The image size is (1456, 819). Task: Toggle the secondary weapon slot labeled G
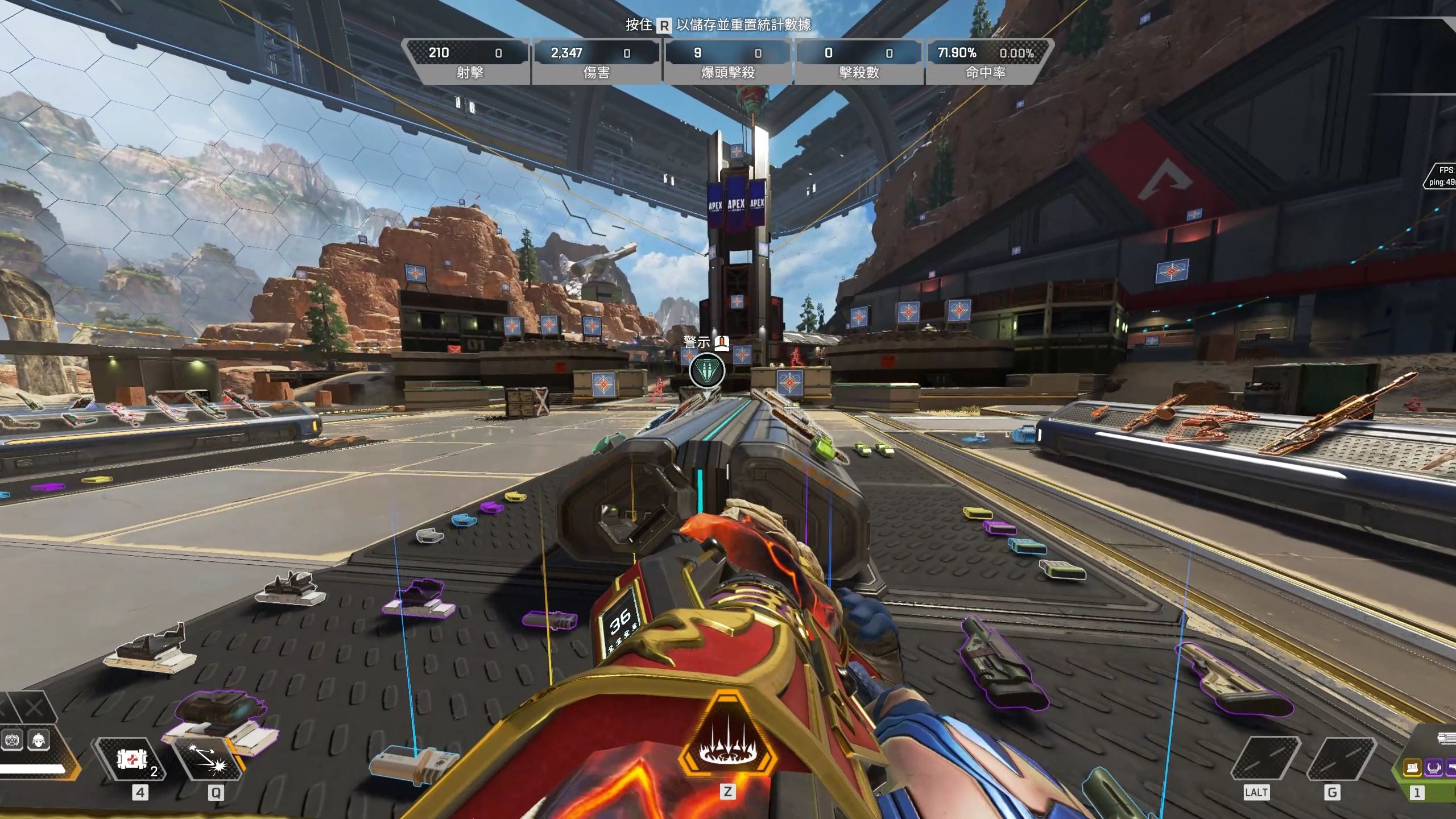1341,758
